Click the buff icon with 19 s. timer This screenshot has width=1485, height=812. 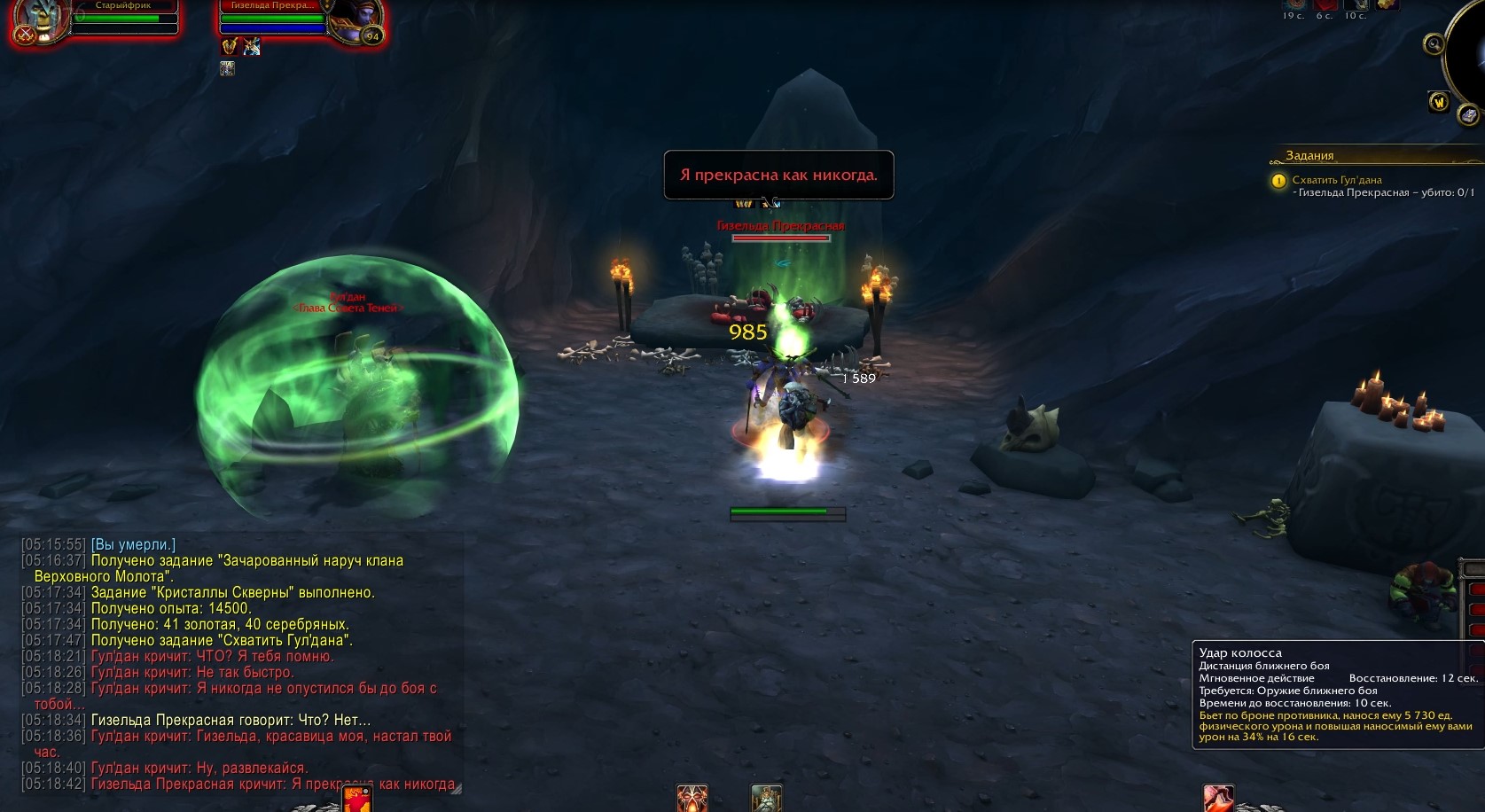point(1294,4)
